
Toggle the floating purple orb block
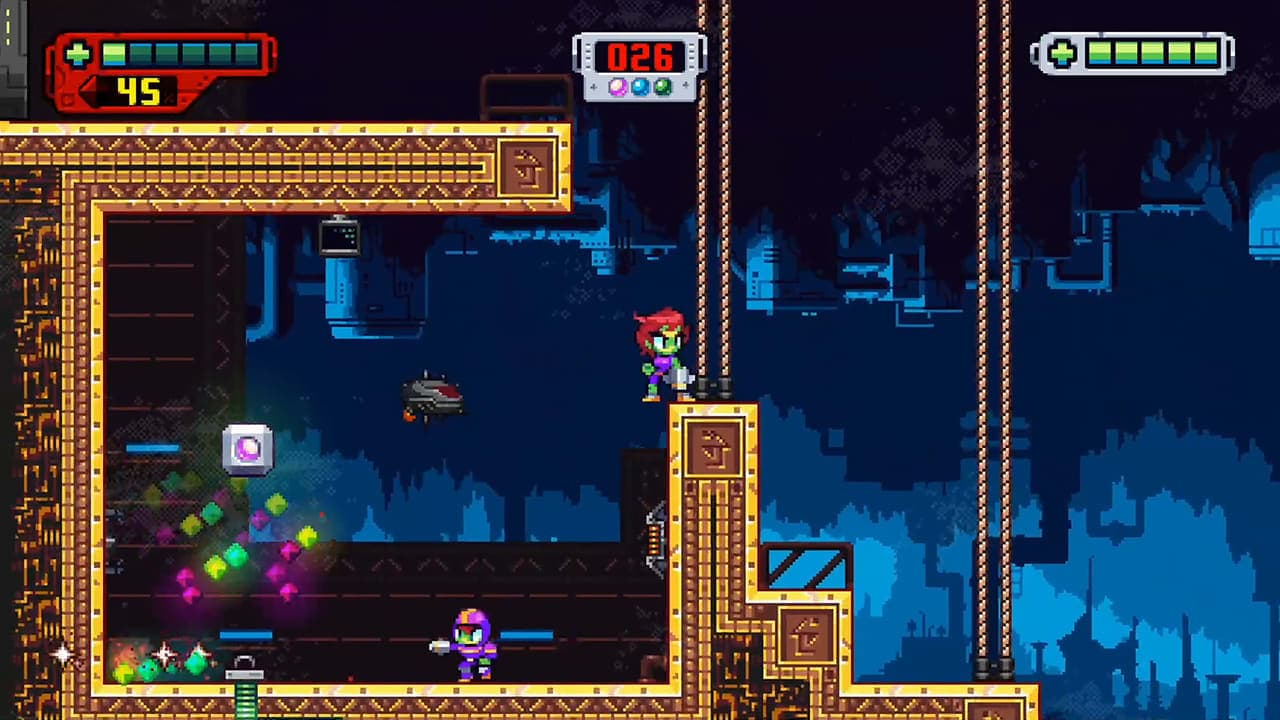click(x=247, y=450)
